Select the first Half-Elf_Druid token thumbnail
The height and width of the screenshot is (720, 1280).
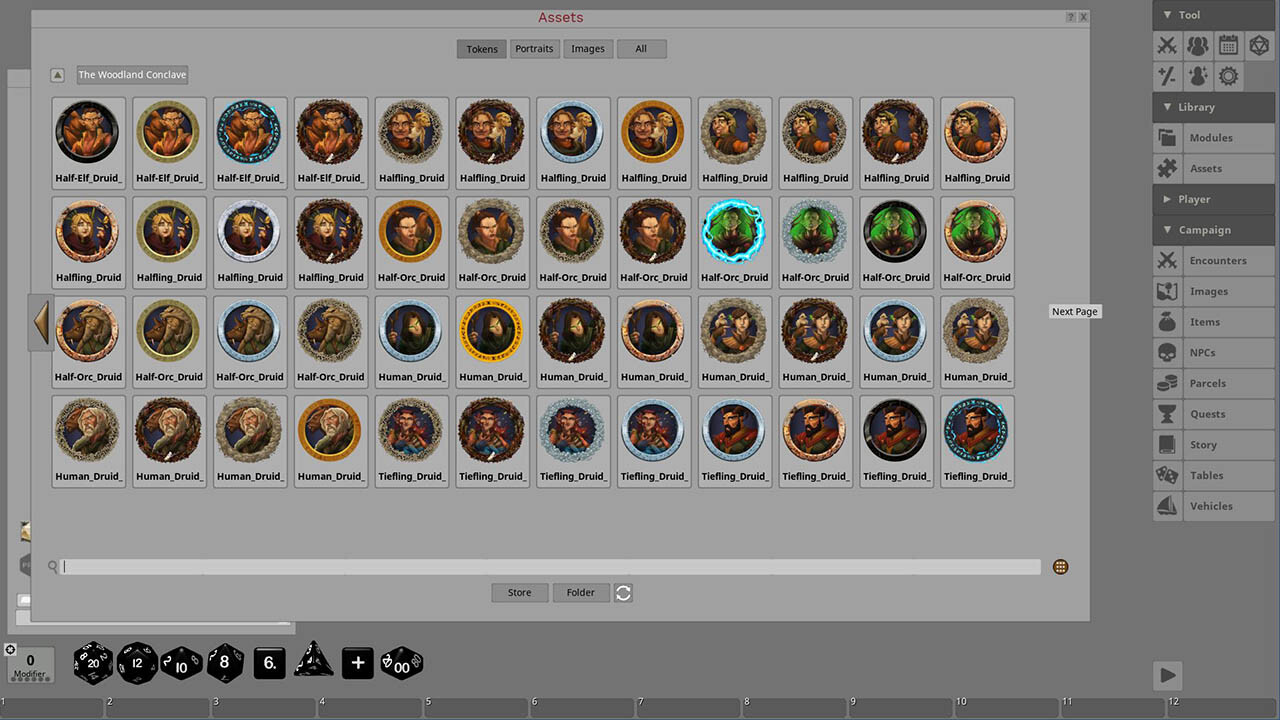point(88,131)
